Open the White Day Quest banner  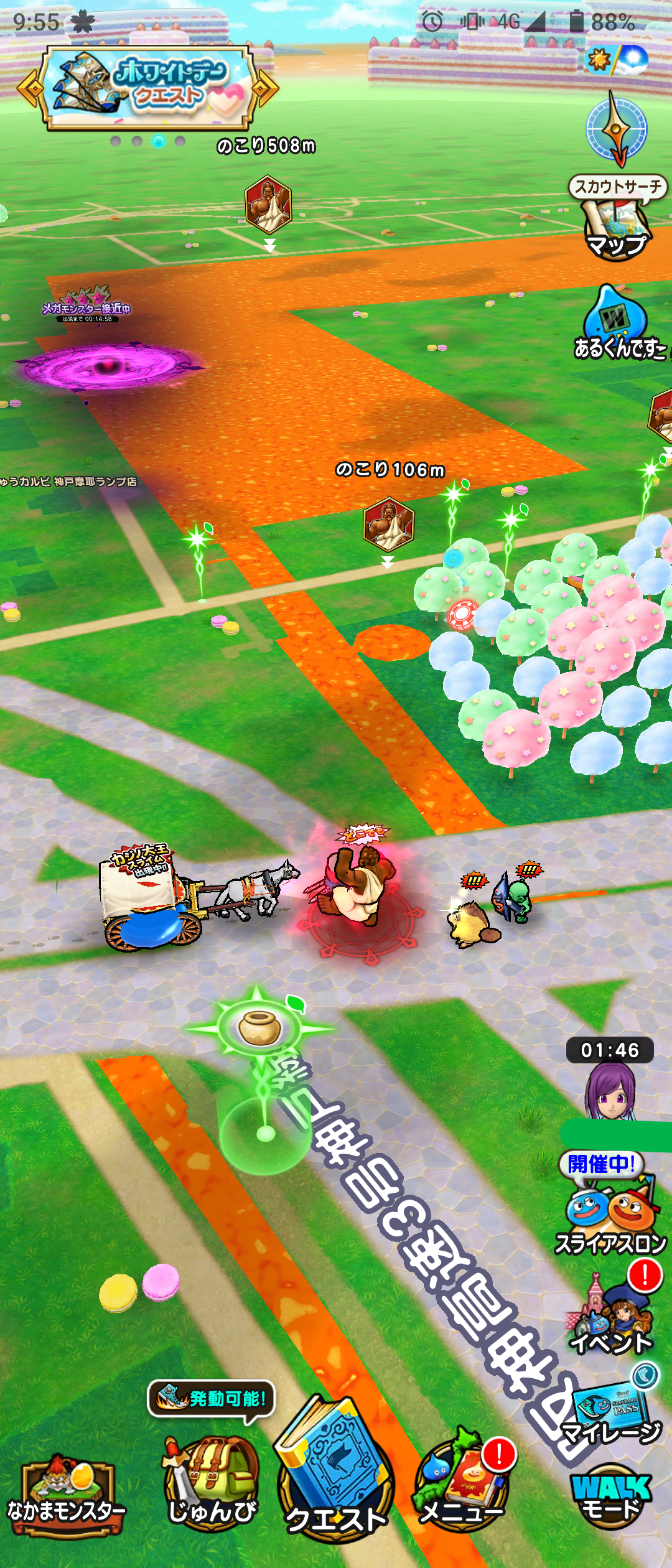(x=148, y=88)
